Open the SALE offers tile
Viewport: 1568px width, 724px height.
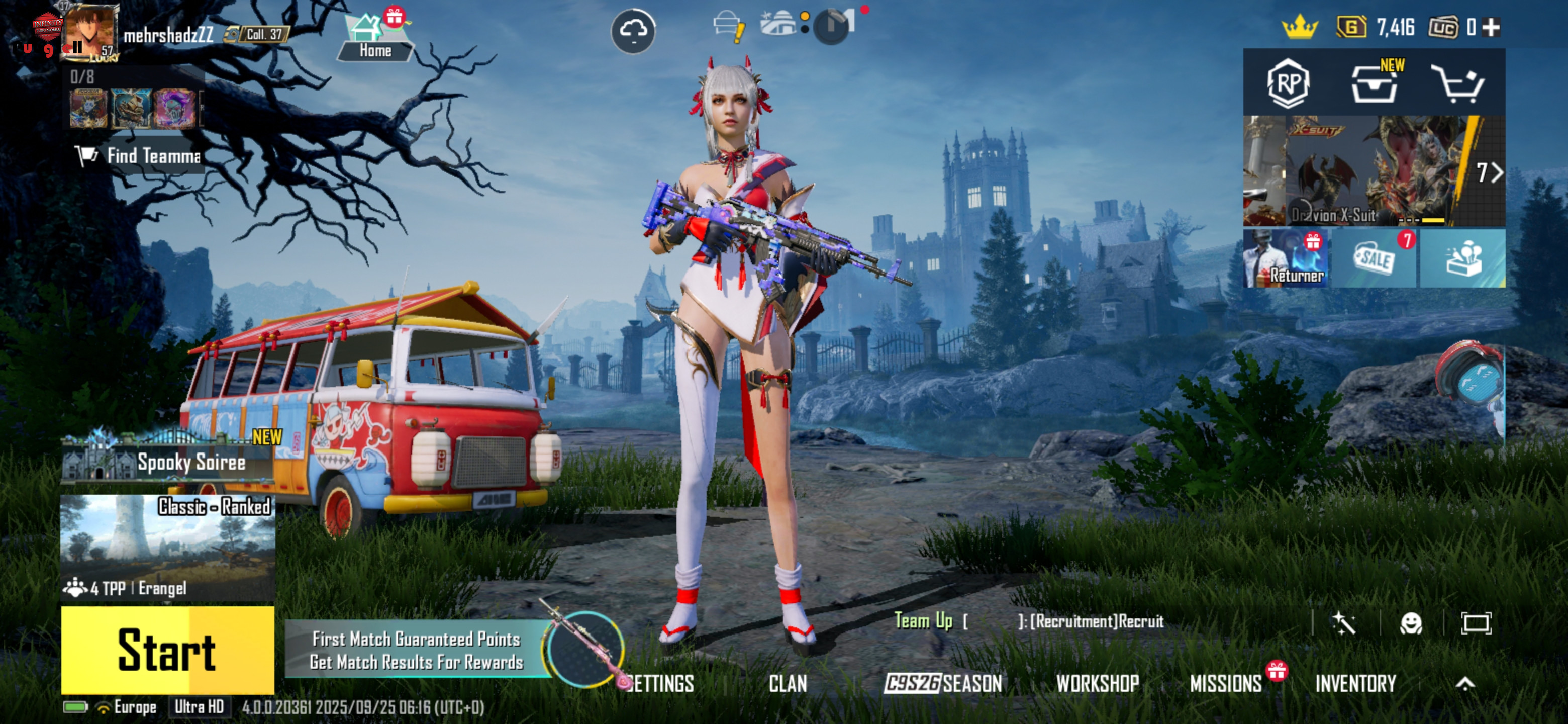coord(1375,259)
